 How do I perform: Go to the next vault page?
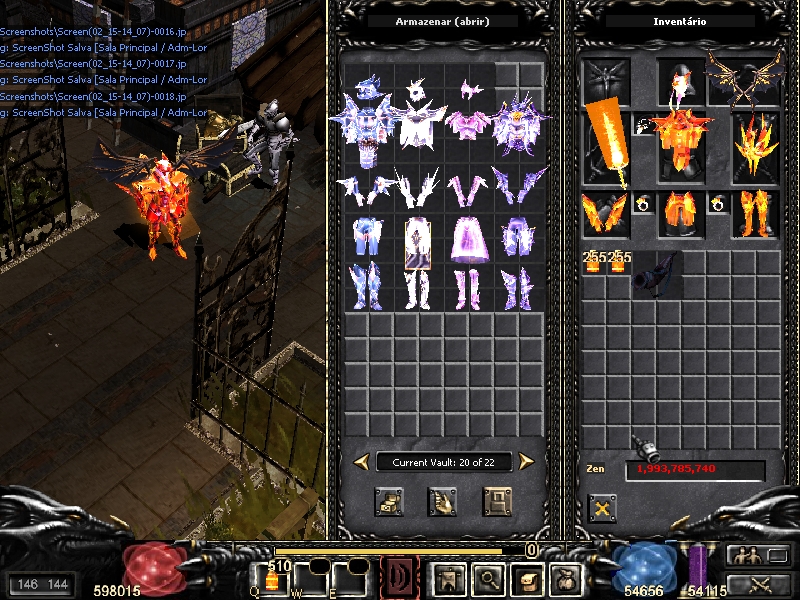[526, 461]
